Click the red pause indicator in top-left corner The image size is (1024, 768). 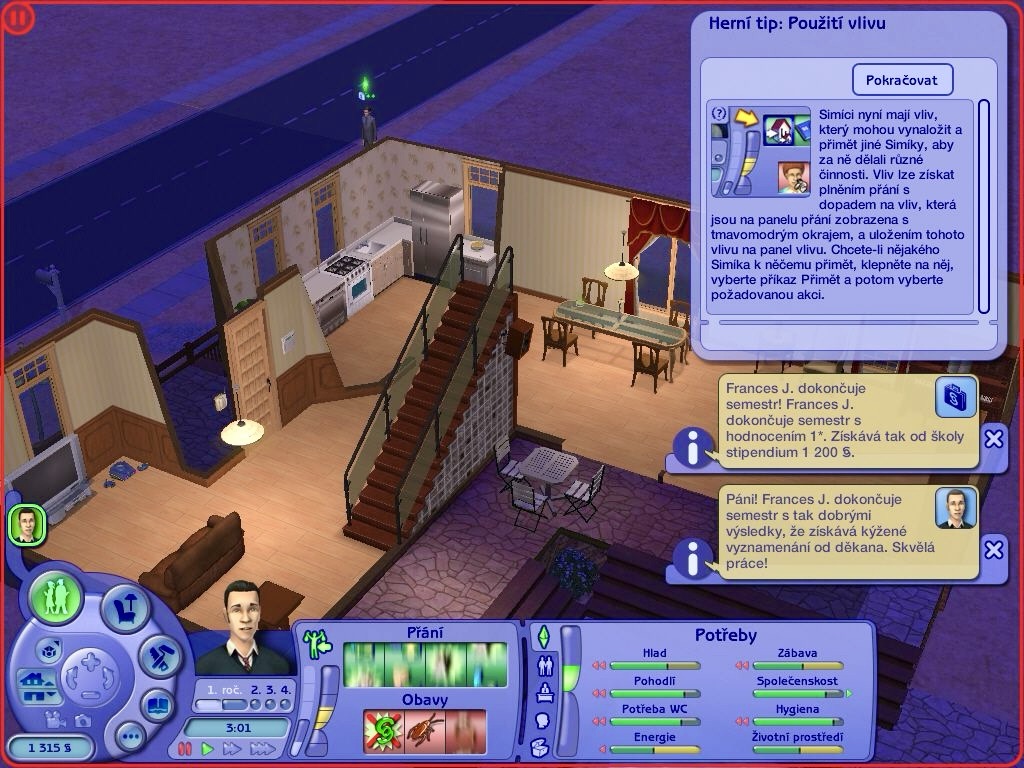[19, 17]
